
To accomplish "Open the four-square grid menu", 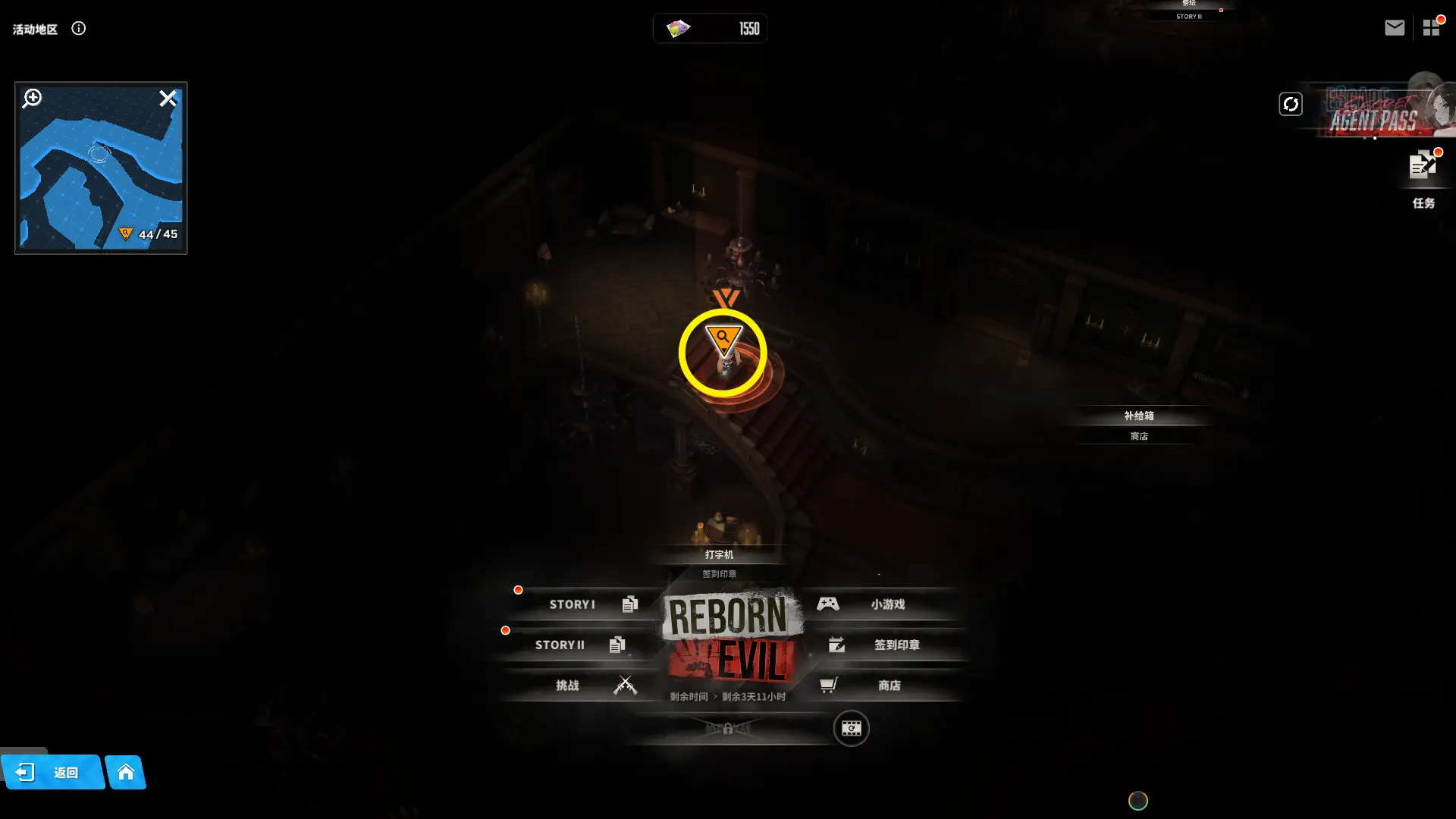I will [1431, 28].
